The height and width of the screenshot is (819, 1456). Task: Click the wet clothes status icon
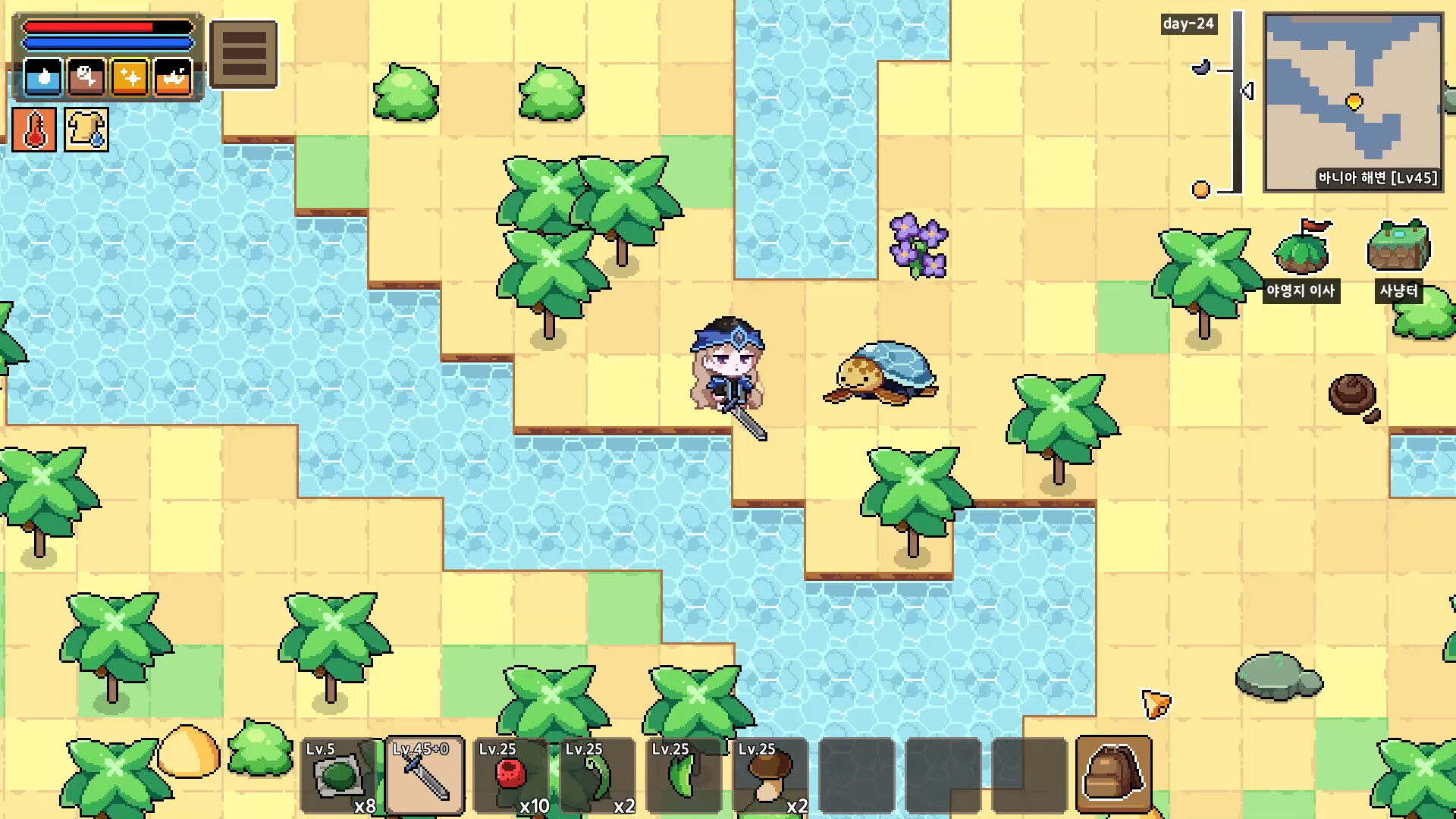(x=85, y=129)
